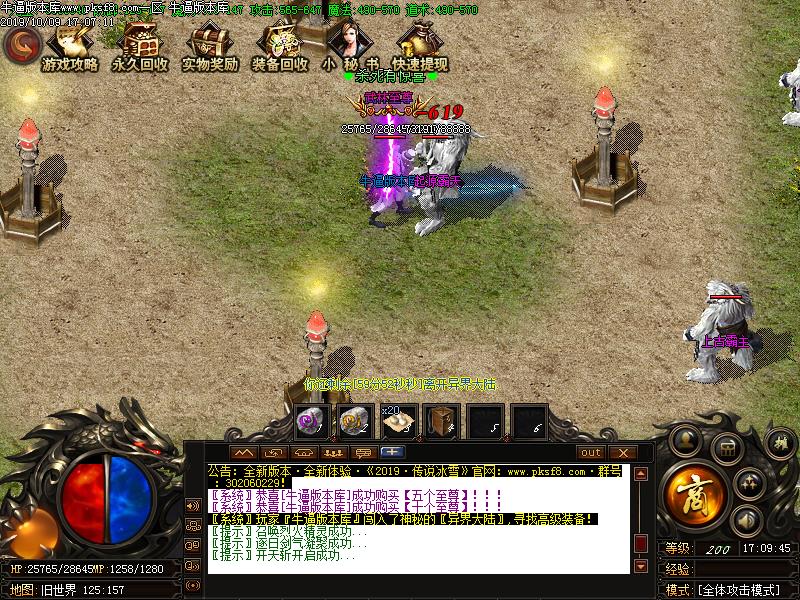Viewport: 800px width, 600px height.
Task: Open the character portrait round button
Action: (x=684, y=440)
